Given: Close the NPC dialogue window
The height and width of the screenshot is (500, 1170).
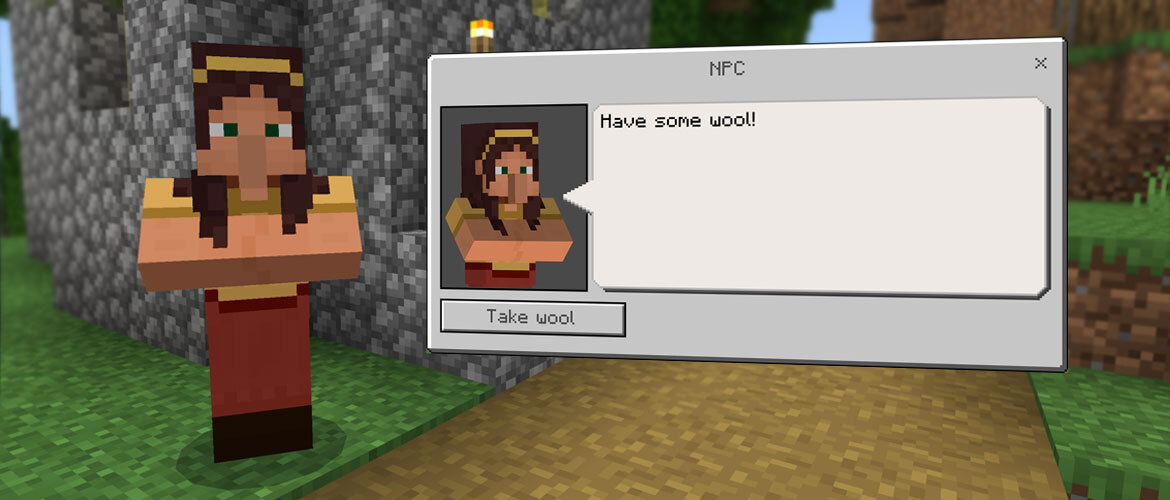Looking at the screenshot, I should (x=1040, y=64).
